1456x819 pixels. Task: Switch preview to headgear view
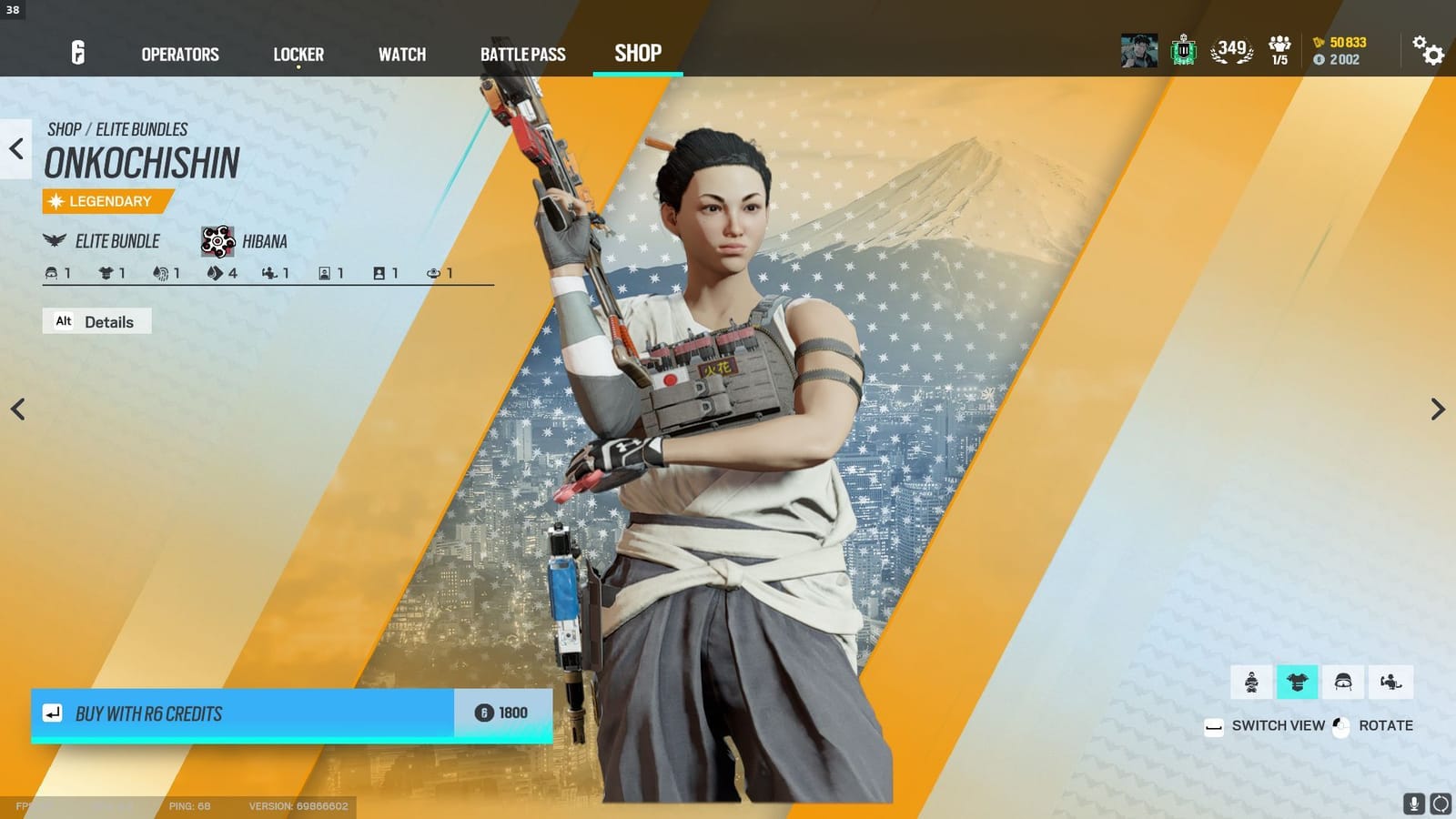(x=1342, y=681)
